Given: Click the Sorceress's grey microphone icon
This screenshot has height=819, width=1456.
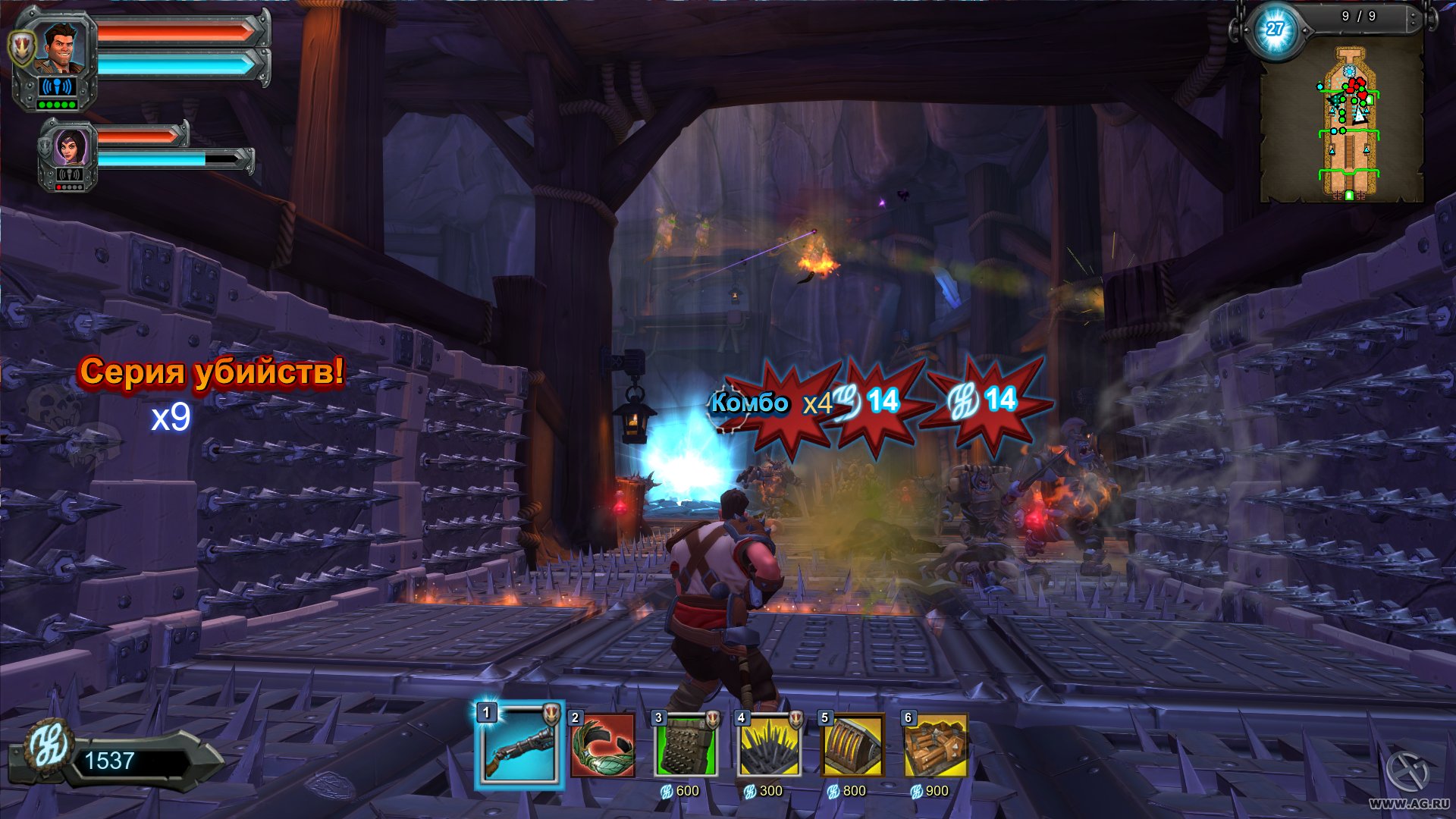Looking at the screenshot, I should [x=69, y=175].
